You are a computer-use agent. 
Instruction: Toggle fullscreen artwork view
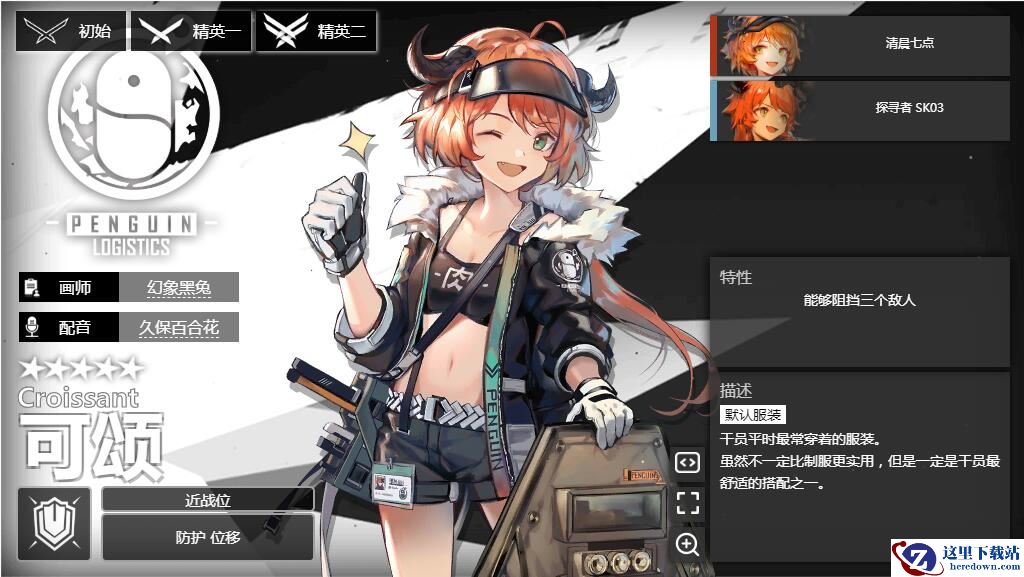[x=687, y=503]
